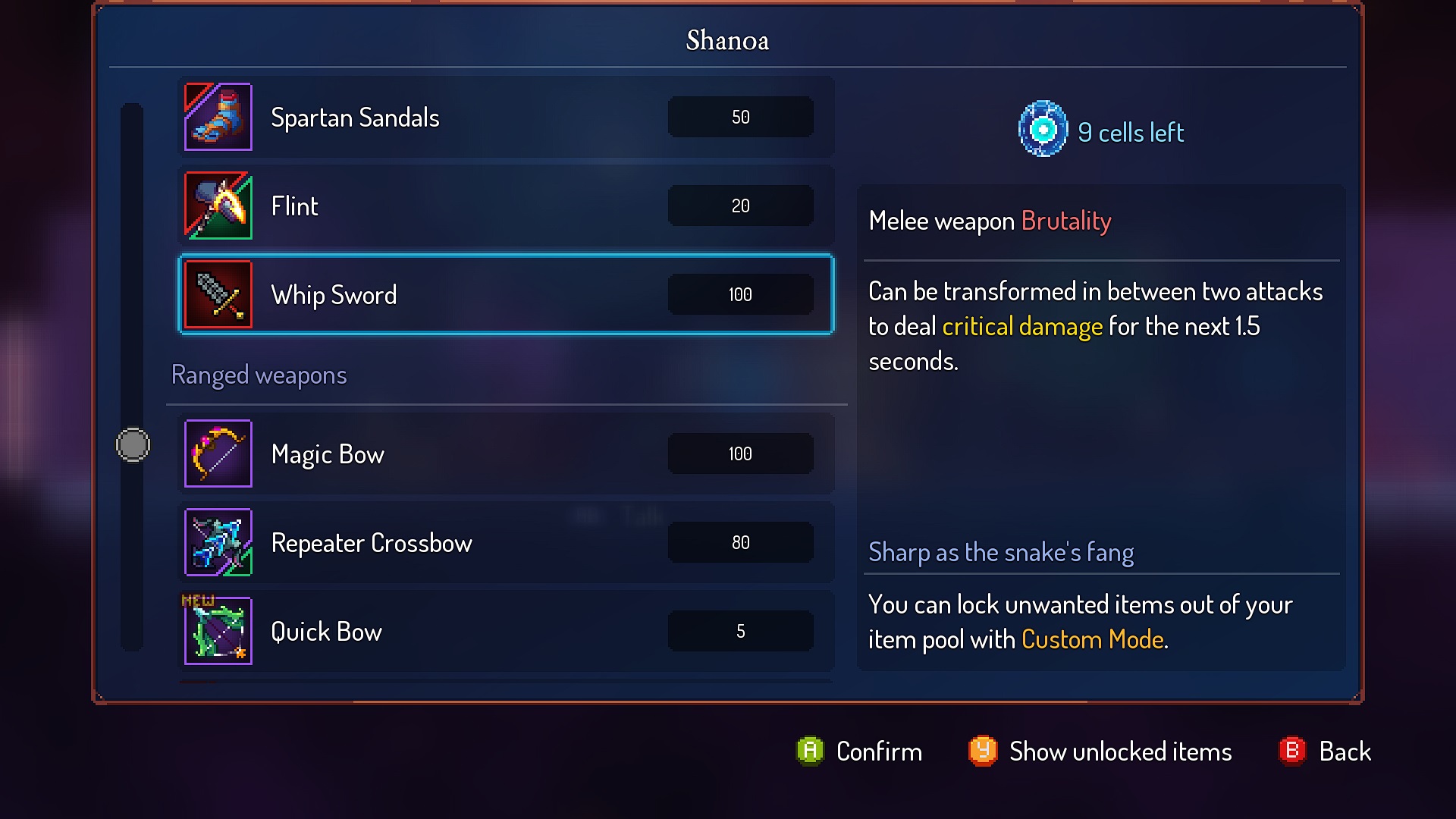Image resolution: width=1456 pixels, height=819 pixels.
Task: Click the Flint weapon icon
Action: pyautogui.click(x=218, y=206)
